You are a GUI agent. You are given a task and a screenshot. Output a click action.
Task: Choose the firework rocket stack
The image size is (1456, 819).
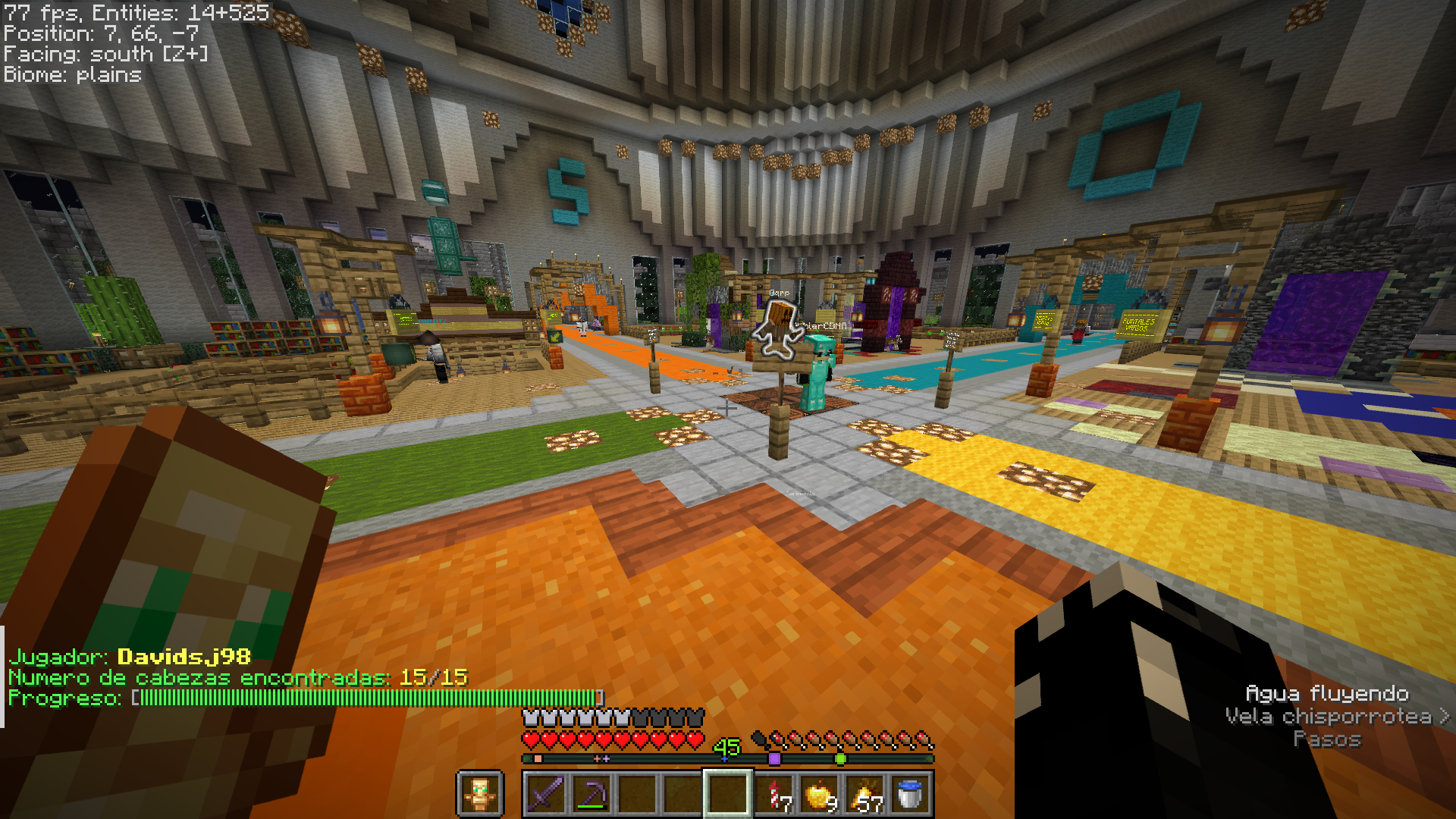tap(775, 794)
